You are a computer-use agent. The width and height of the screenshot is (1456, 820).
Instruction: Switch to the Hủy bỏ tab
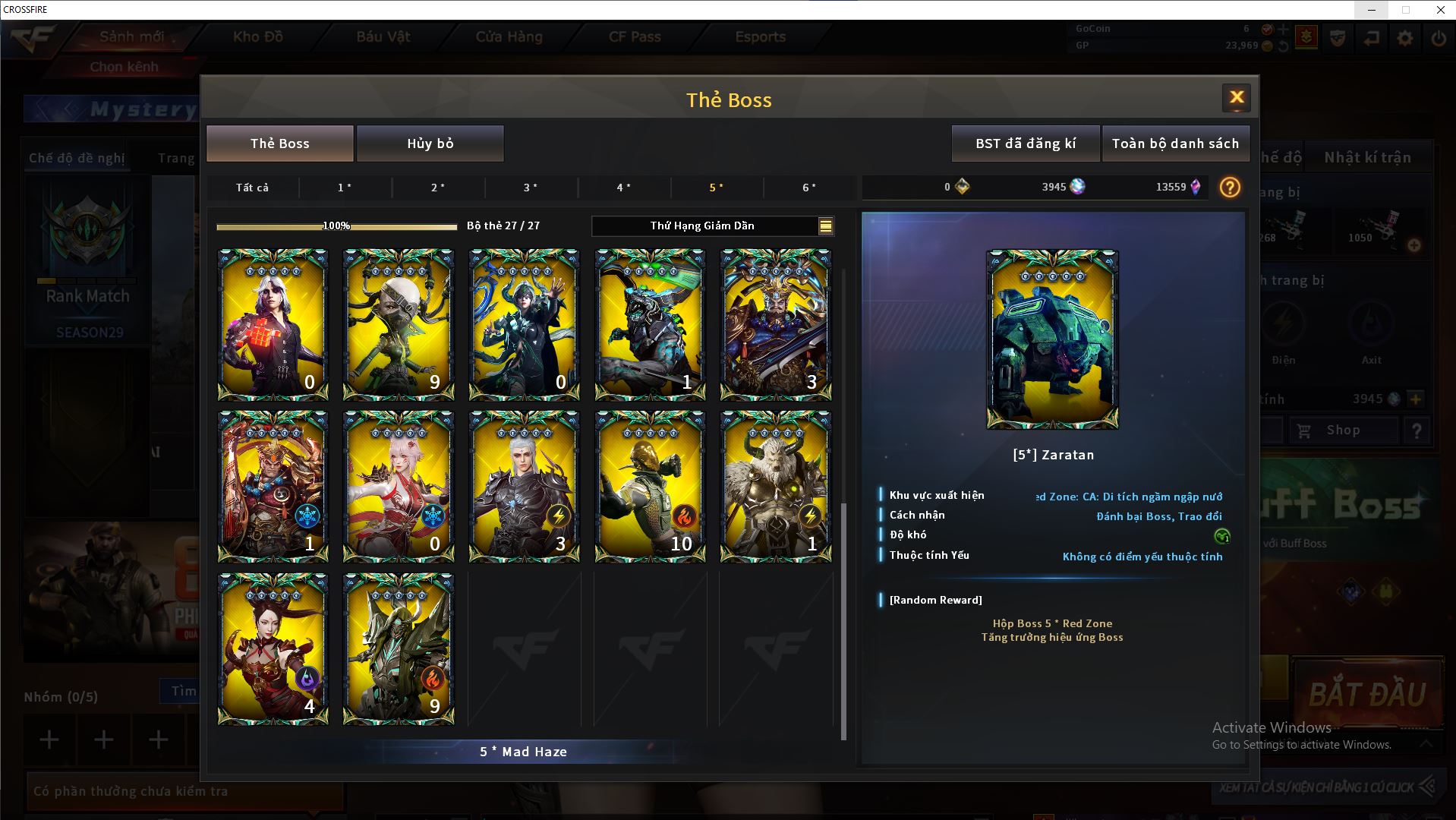pyautogui.click(x=430, y=143)
